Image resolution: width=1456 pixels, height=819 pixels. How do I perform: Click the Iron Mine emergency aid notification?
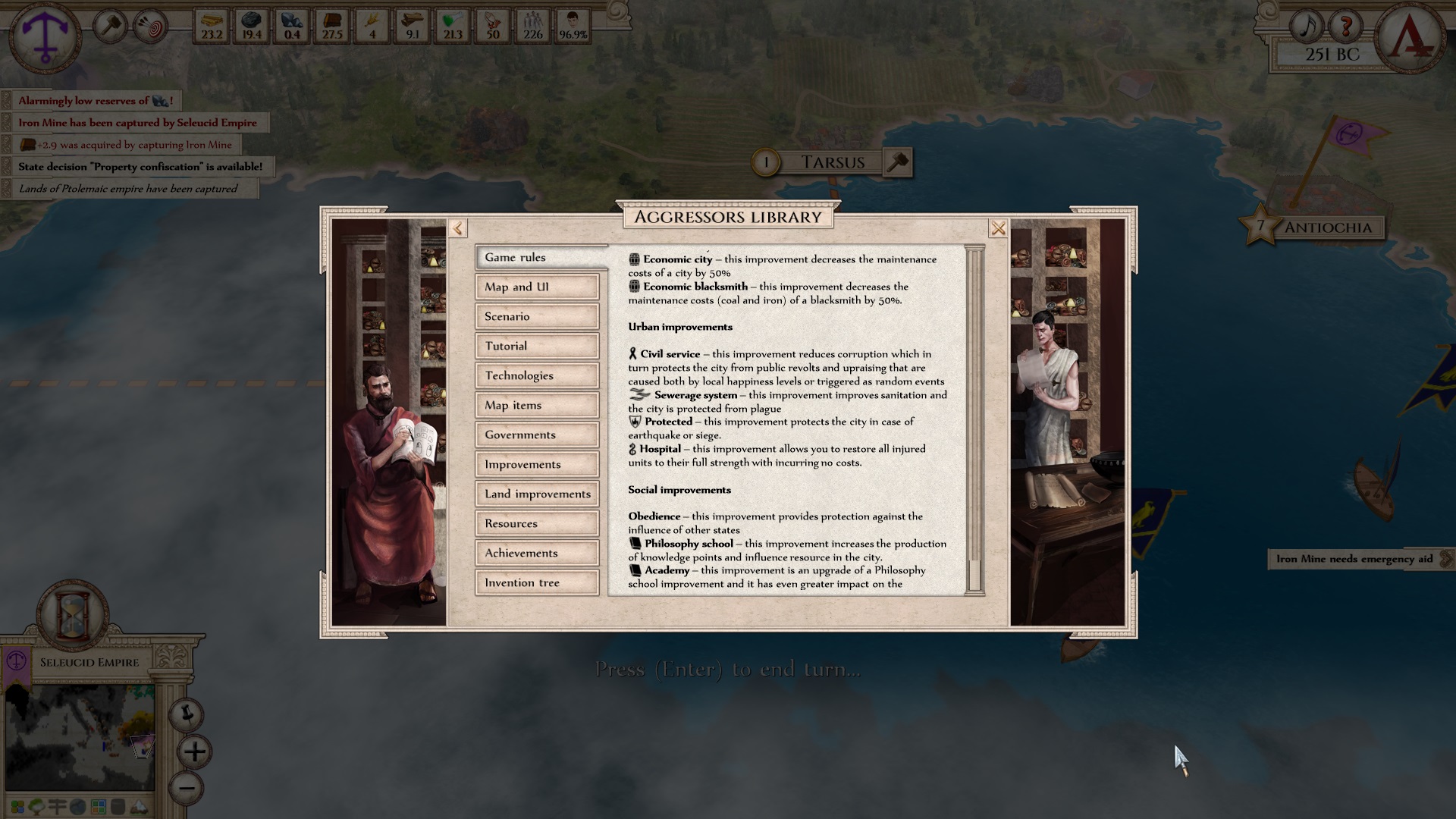1352,559
